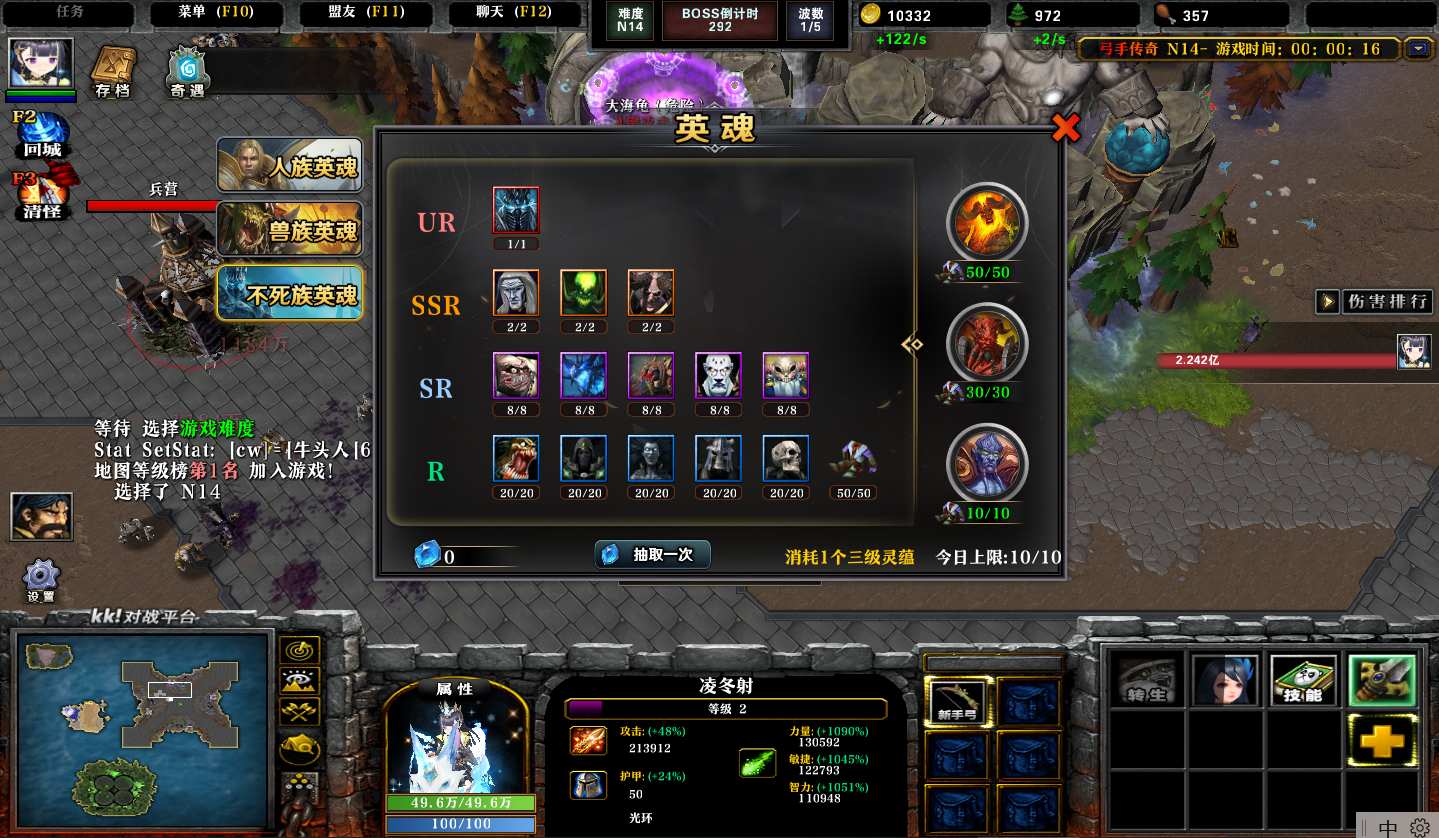The image size is (1439, 838).
Task: Open the 任务 quests menu
Action: point(70,13)
